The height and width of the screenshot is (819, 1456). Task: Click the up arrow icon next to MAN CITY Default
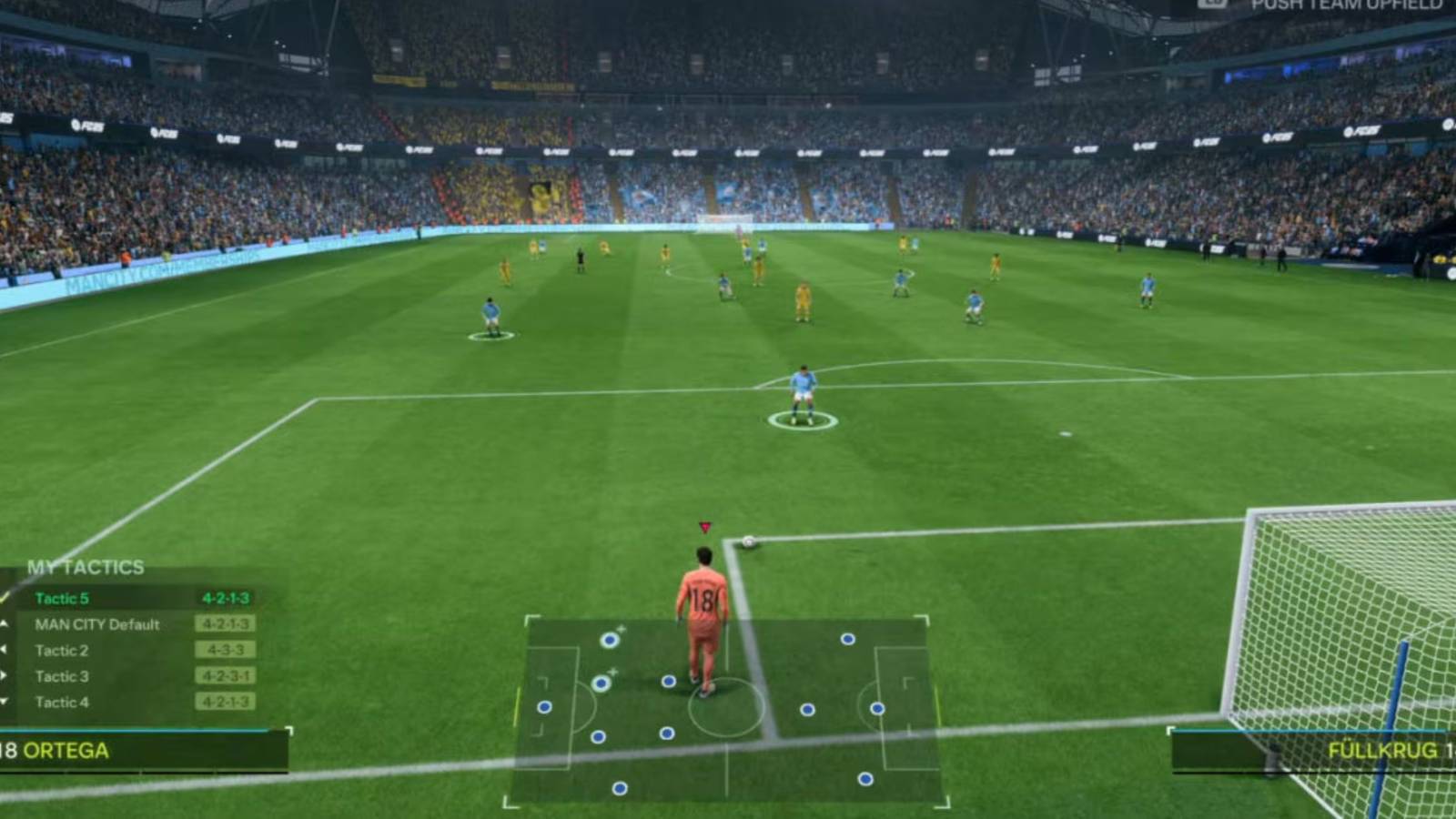tap(5, 624)
